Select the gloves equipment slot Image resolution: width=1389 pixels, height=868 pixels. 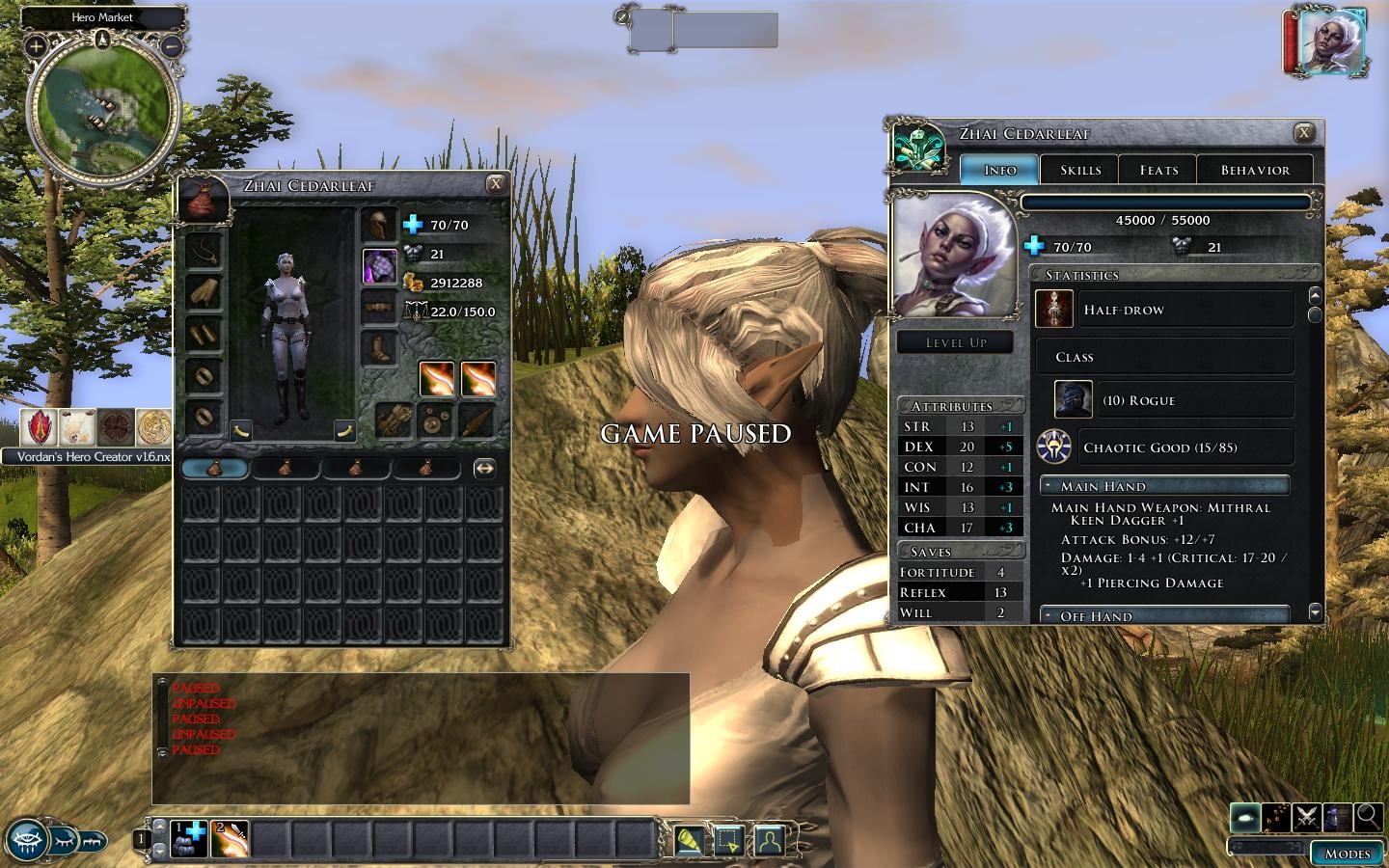[x=204, y=291]
